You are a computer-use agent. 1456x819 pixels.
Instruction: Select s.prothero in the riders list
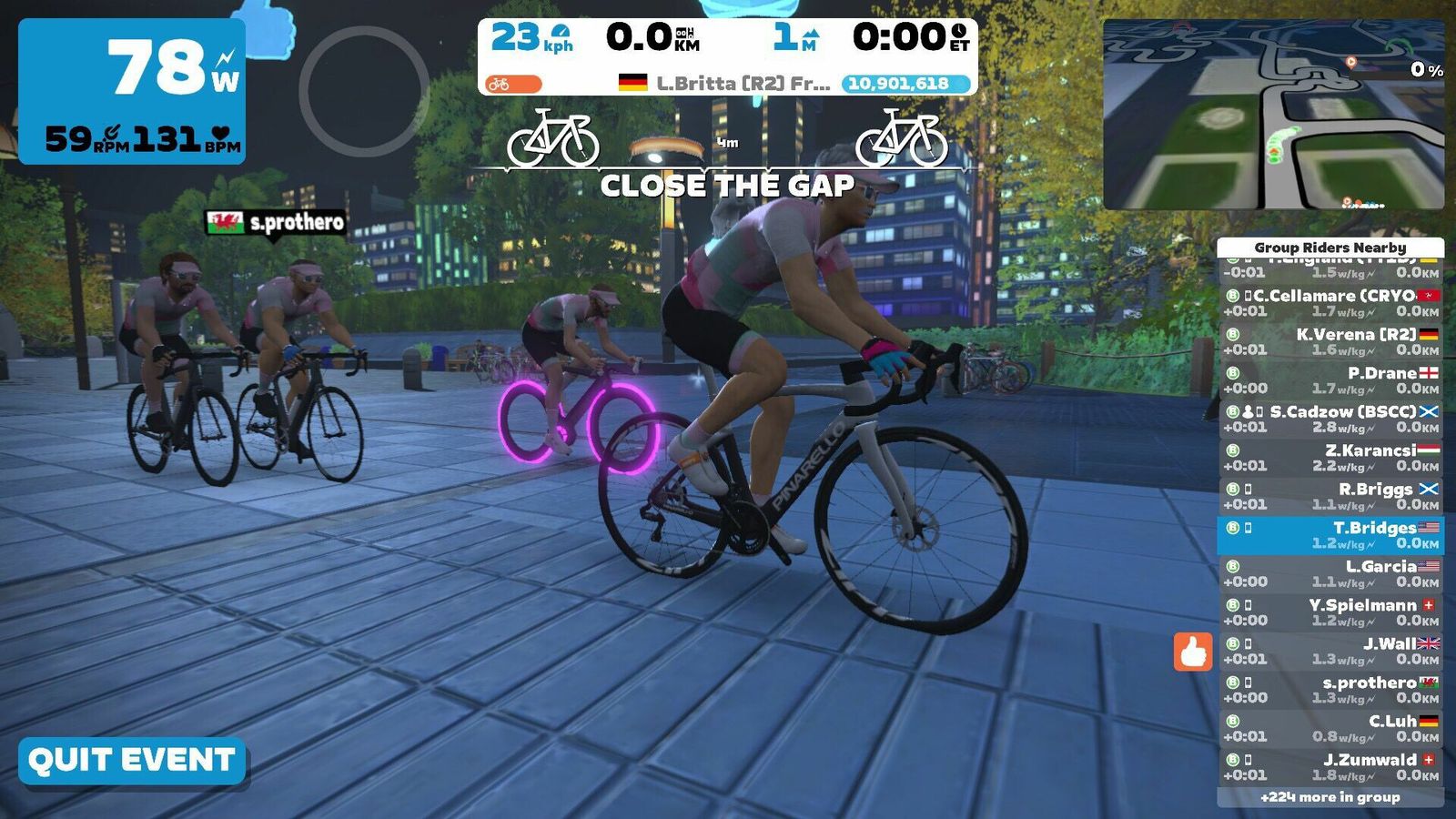coord(1330,690)
